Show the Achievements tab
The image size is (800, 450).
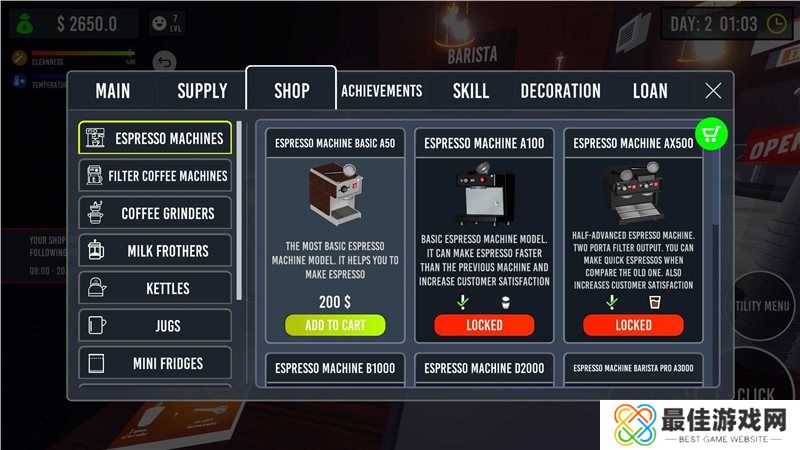click(382, 91)
